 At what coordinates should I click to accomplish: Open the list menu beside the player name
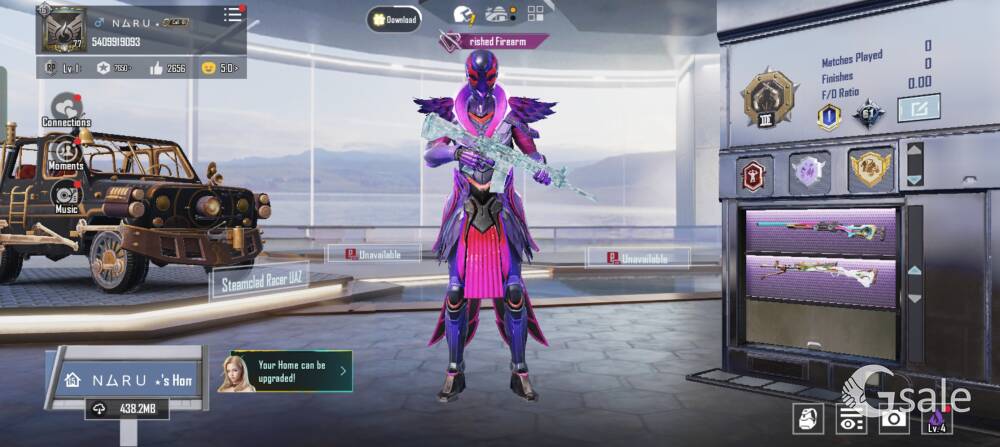tap(232, 14)
